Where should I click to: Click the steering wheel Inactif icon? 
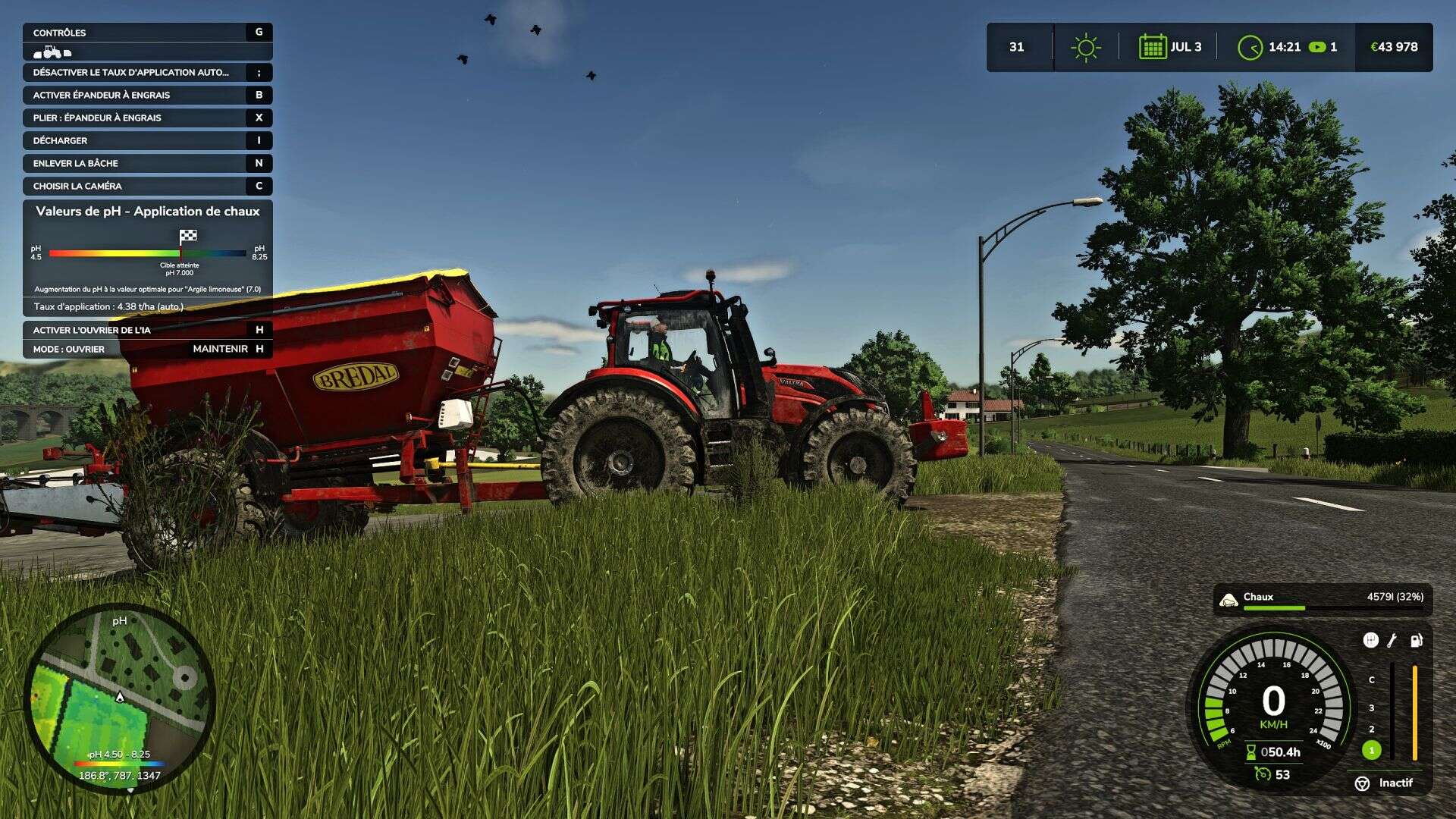point(1362,783)
